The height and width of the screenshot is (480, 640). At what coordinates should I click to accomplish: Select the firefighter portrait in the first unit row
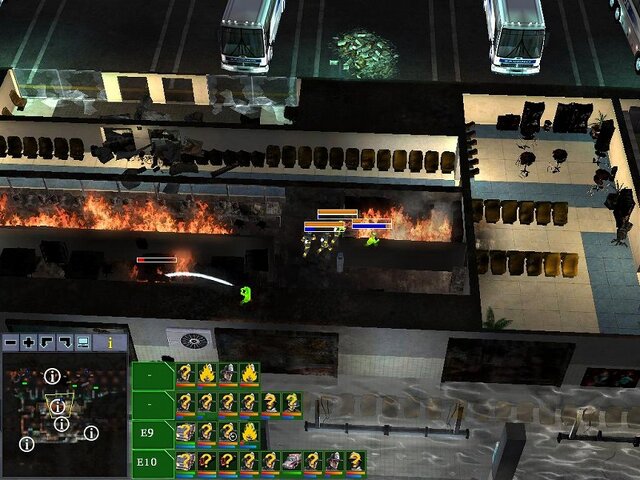tap(229, 374)
